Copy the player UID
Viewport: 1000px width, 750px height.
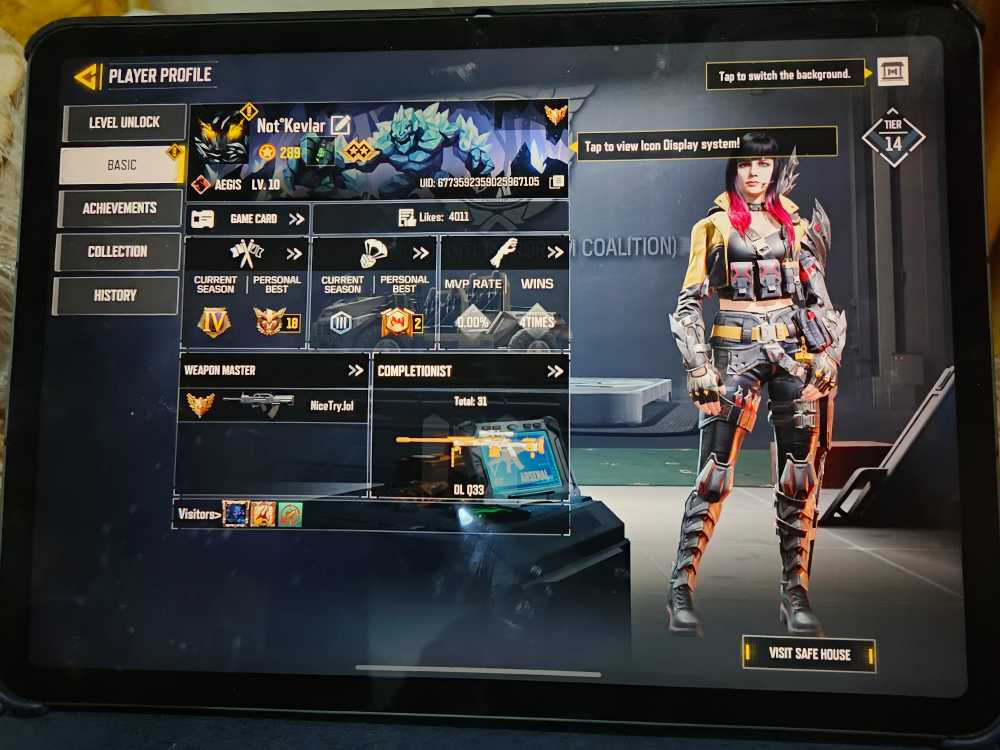(557, 182)
